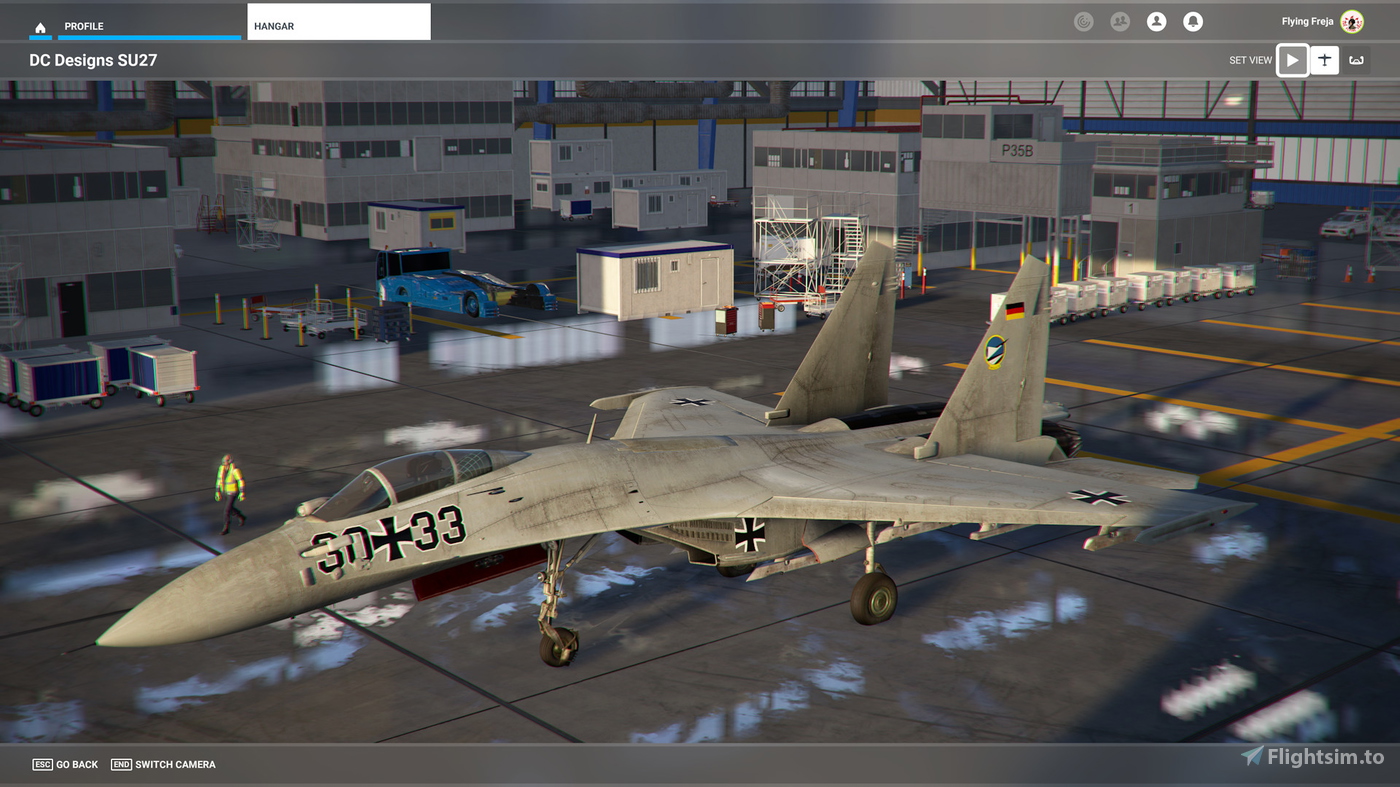Click the grayed-out friends group icon
The width and height of the screenshot is (1400, 787).
(x=1120, y=21)
